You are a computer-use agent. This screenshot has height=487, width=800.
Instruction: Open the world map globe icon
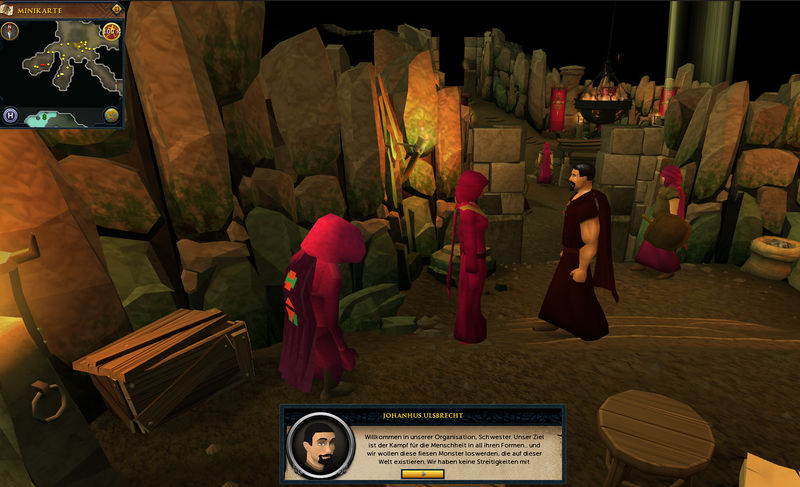coord(110,115)
